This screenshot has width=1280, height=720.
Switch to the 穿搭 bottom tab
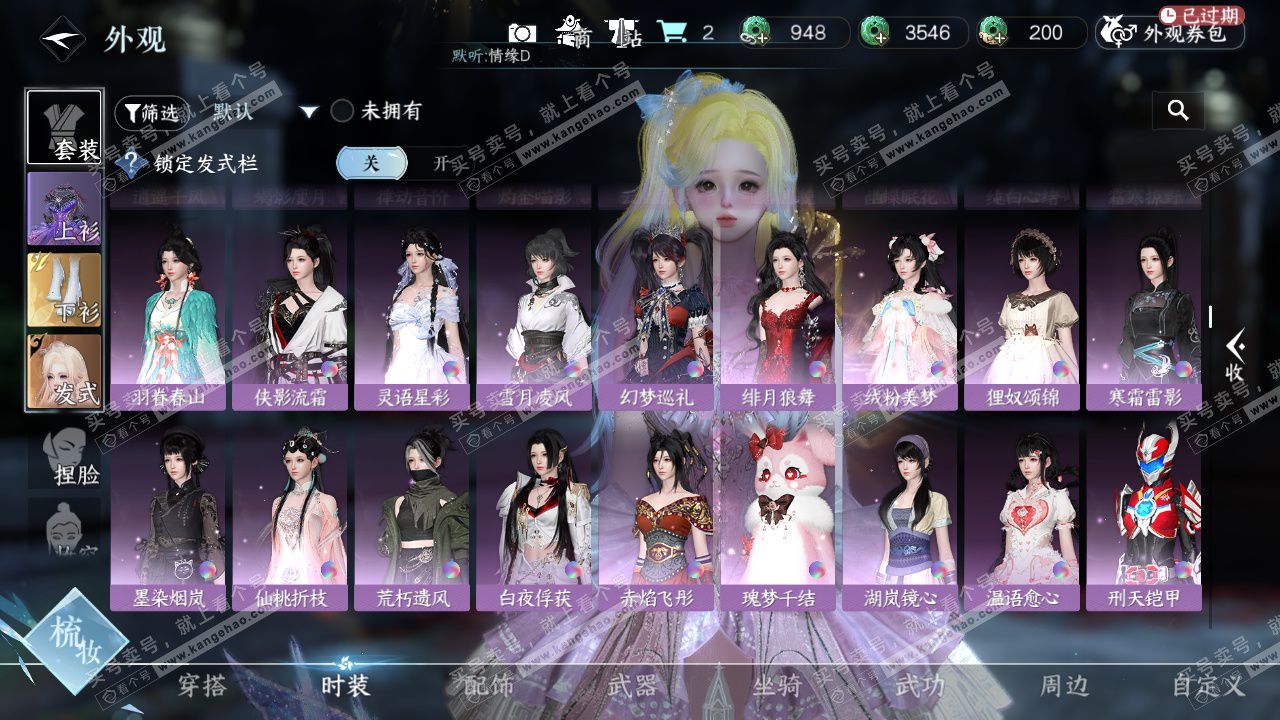(202, 685)
